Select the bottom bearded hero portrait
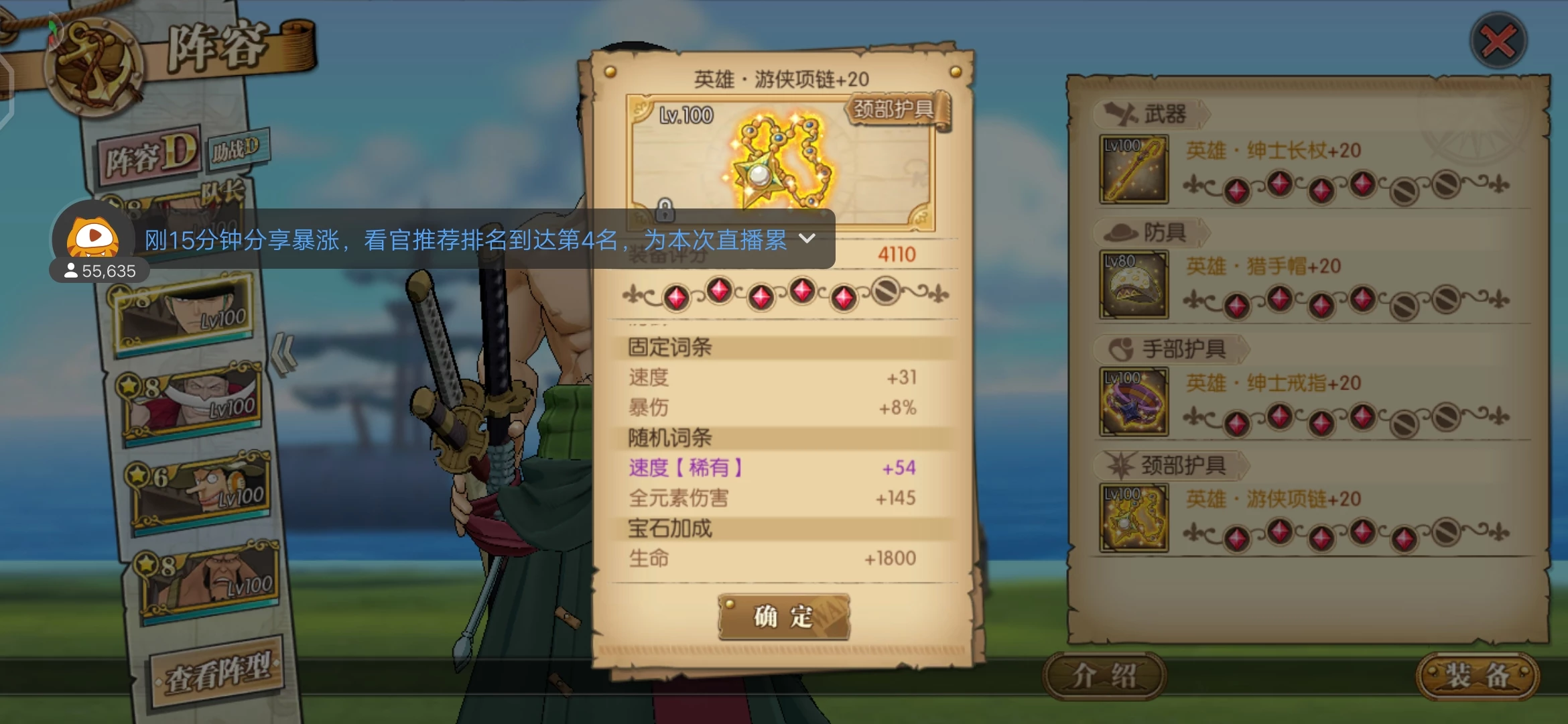1568x724 pixels. (x=210, y=582)
